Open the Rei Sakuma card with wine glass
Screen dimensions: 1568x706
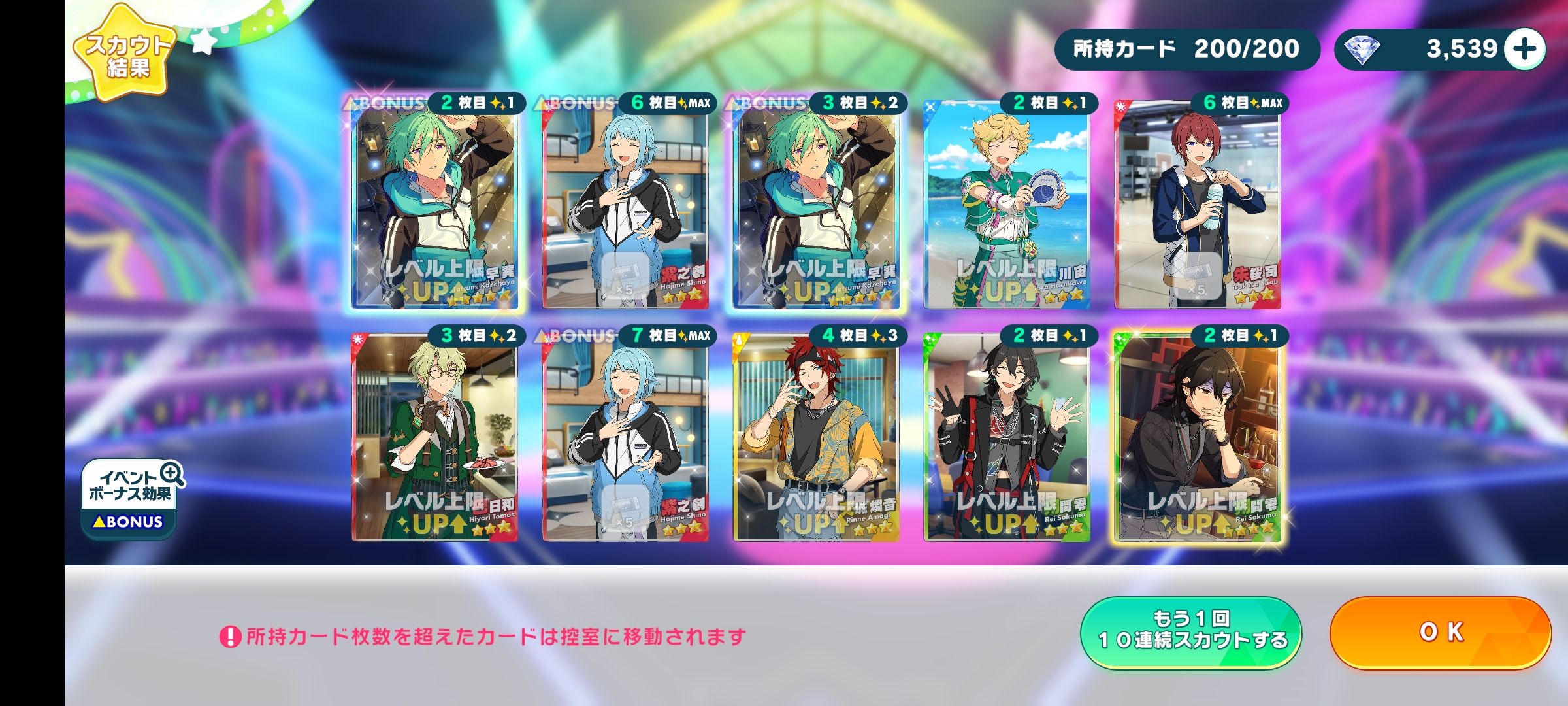[x=1197, y=438]
